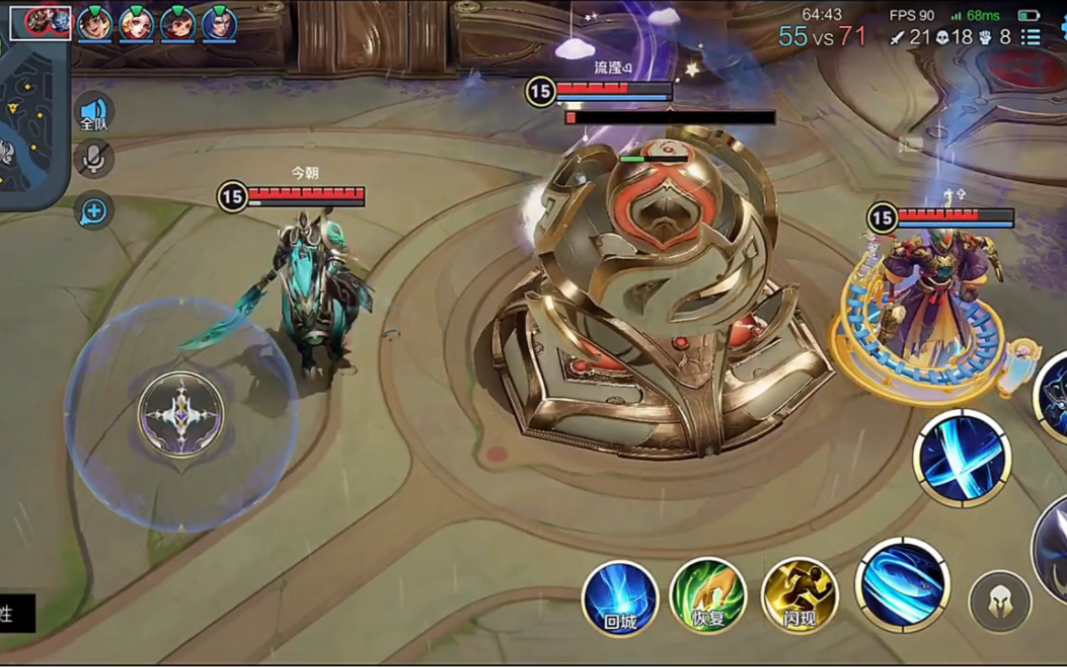
Task: Trigger the crossed blue blades skill
Action: pyautogui.click(x=962, y=459)
